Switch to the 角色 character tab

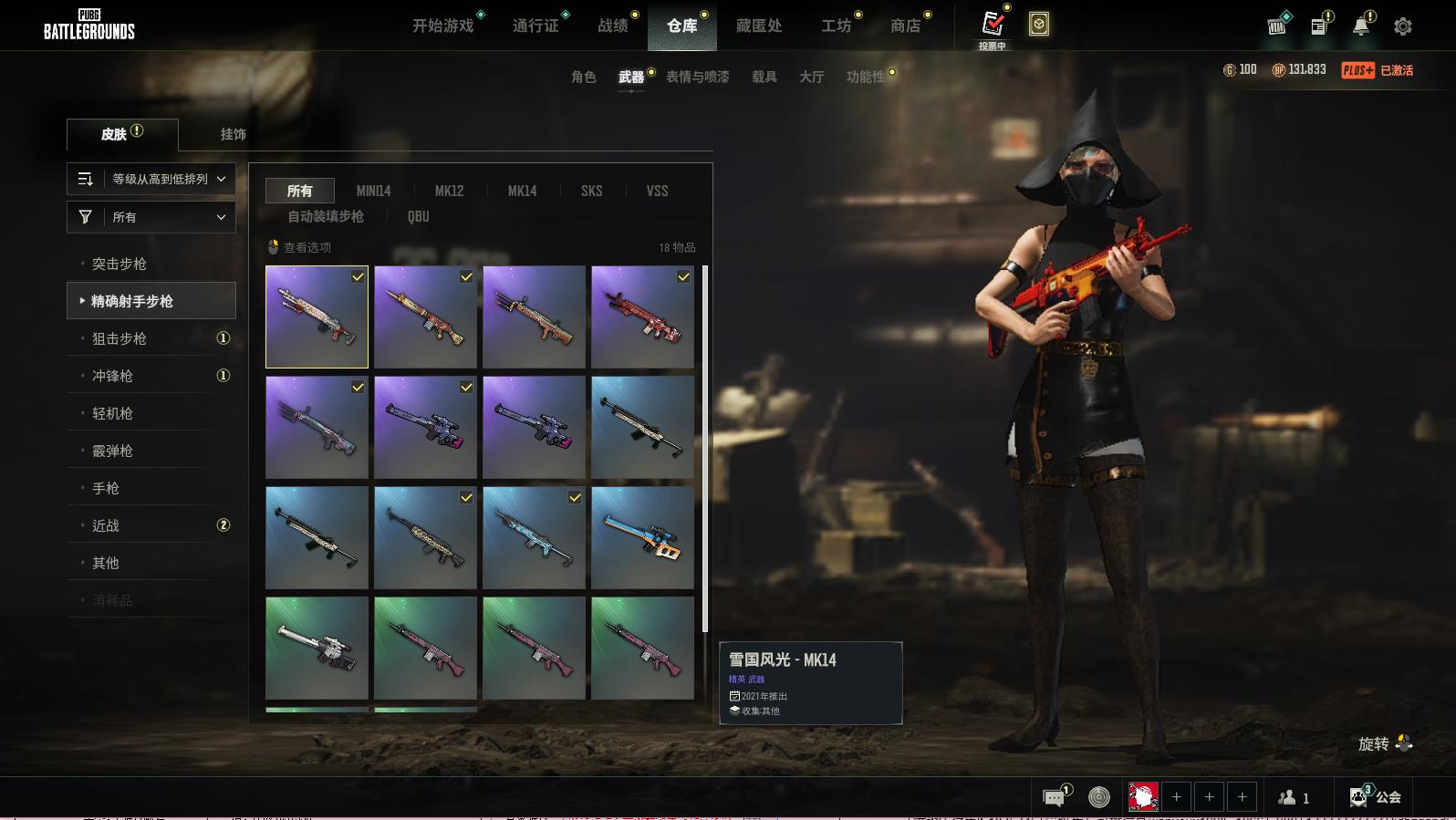[x=584, y=77]
